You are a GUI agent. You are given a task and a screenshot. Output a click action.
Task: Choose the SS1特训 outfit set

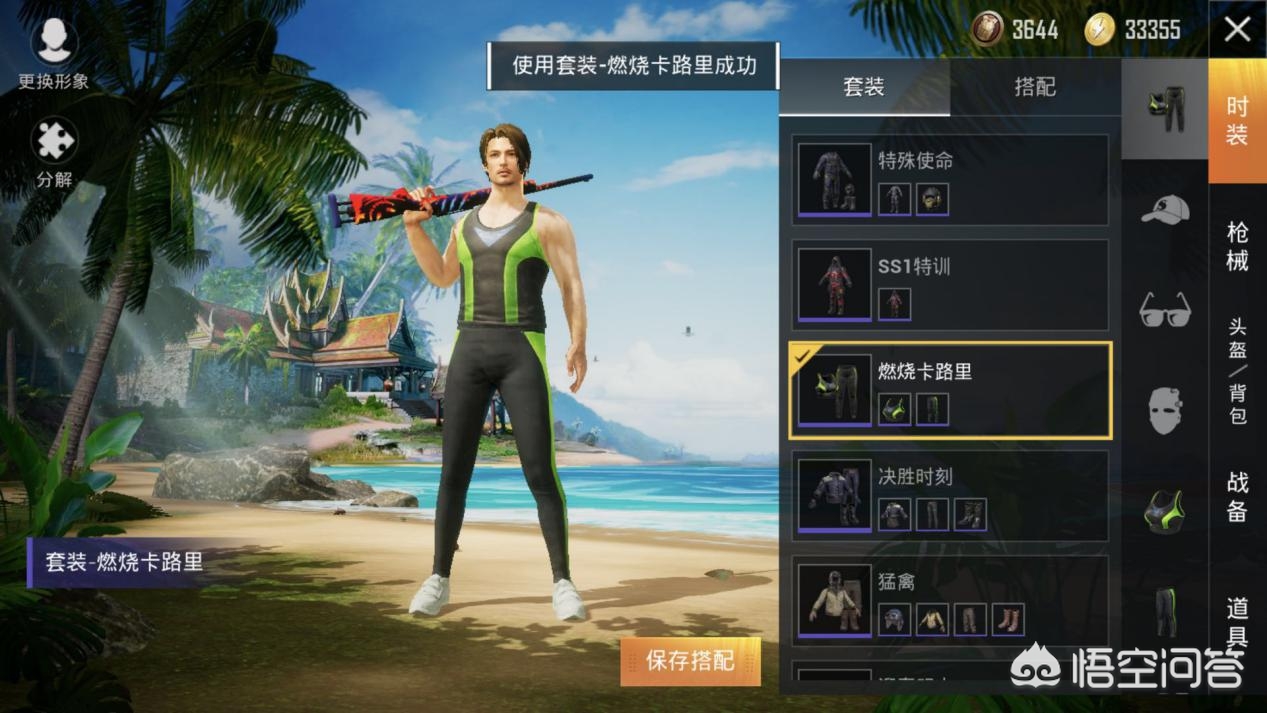tap(950, 286)
